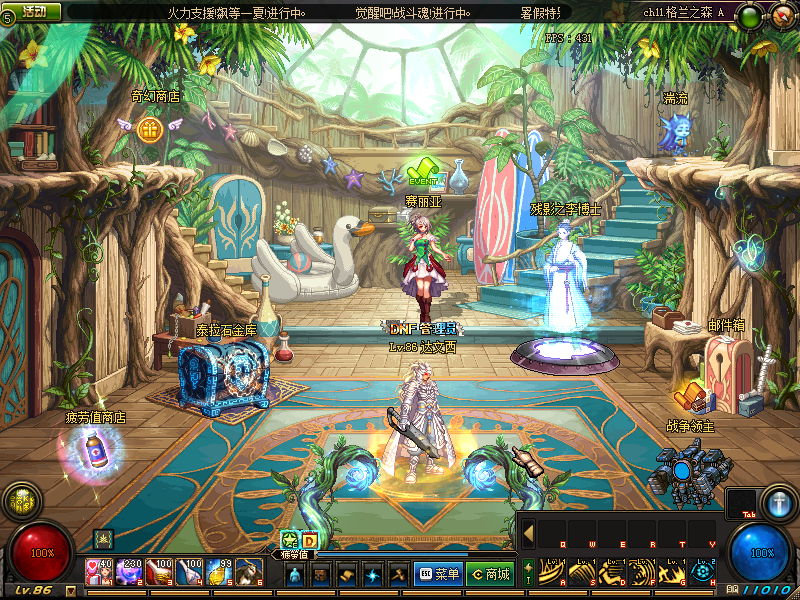Click the green orb button beside channel name

pyautogui.click(x=763, y=47)
